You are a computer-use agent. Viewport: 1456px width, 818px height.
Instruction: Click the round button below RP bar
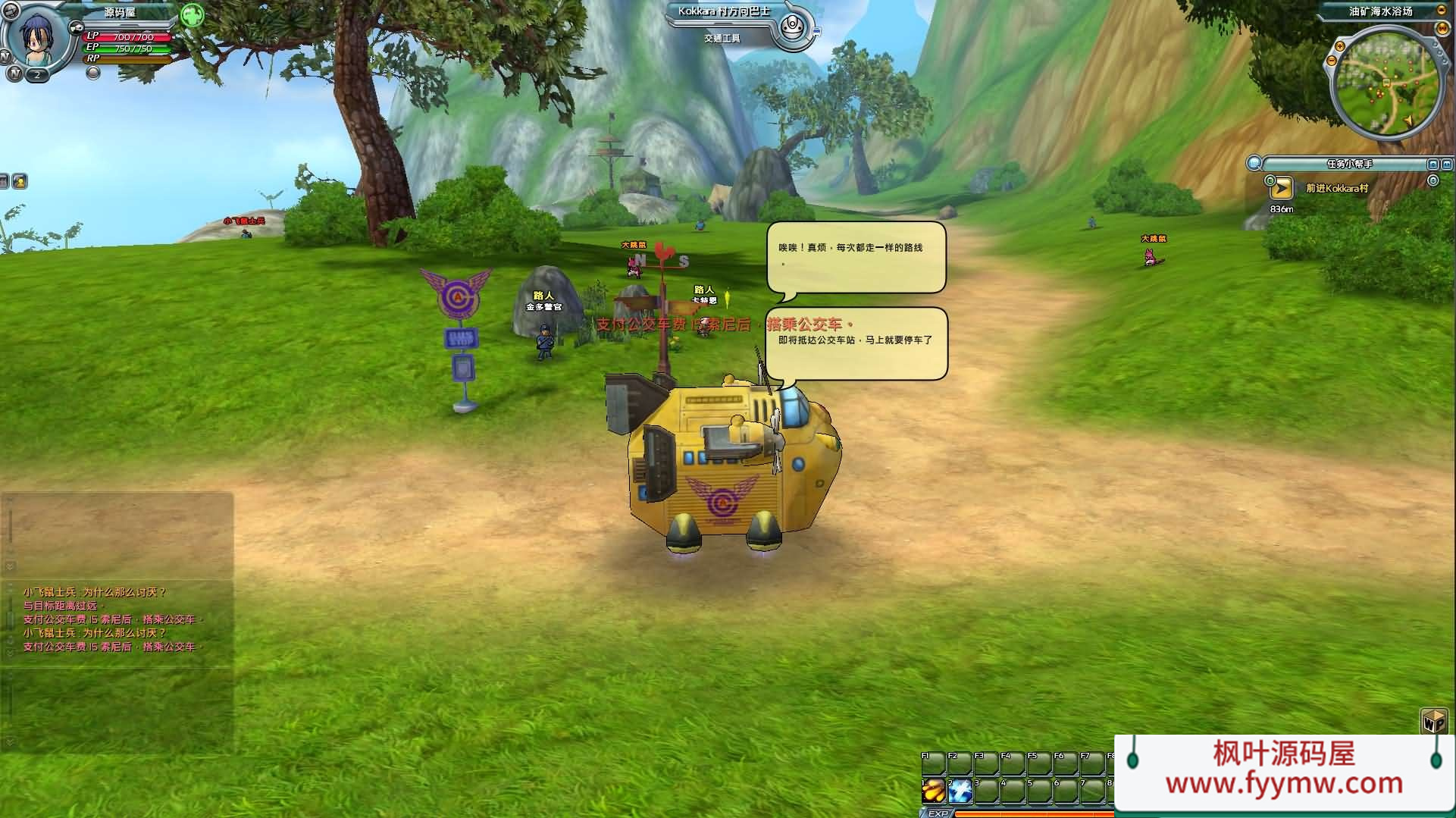(x=93, y=73)
